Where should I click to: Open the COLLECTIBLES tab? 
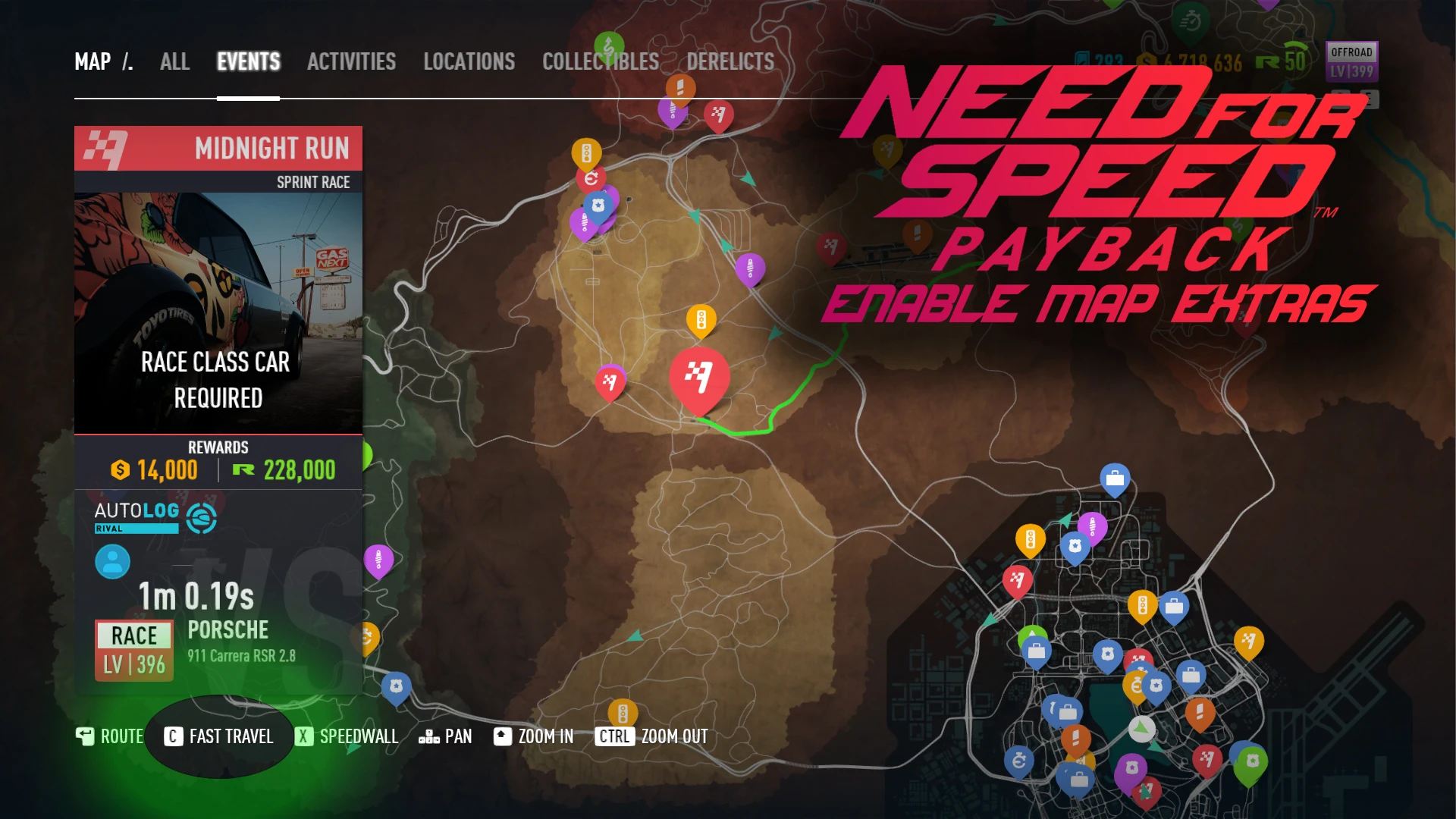(x=599, y=62)
